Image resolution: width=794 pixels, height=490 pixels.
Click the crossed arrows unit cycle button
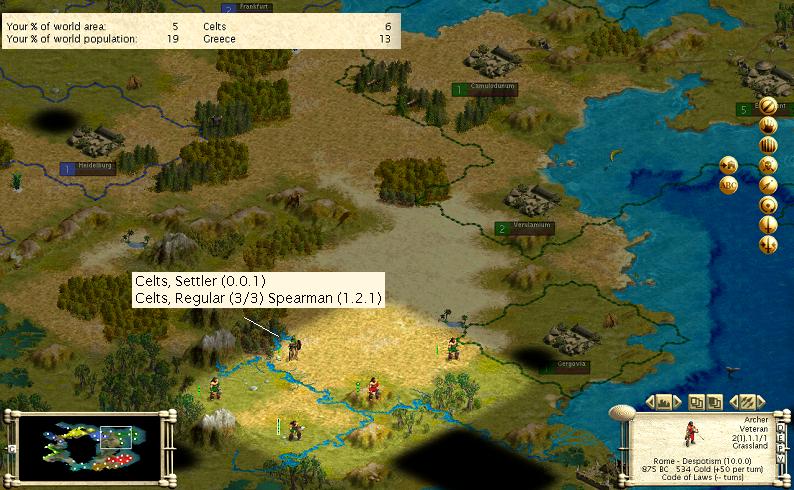click(x=745, y=402)
